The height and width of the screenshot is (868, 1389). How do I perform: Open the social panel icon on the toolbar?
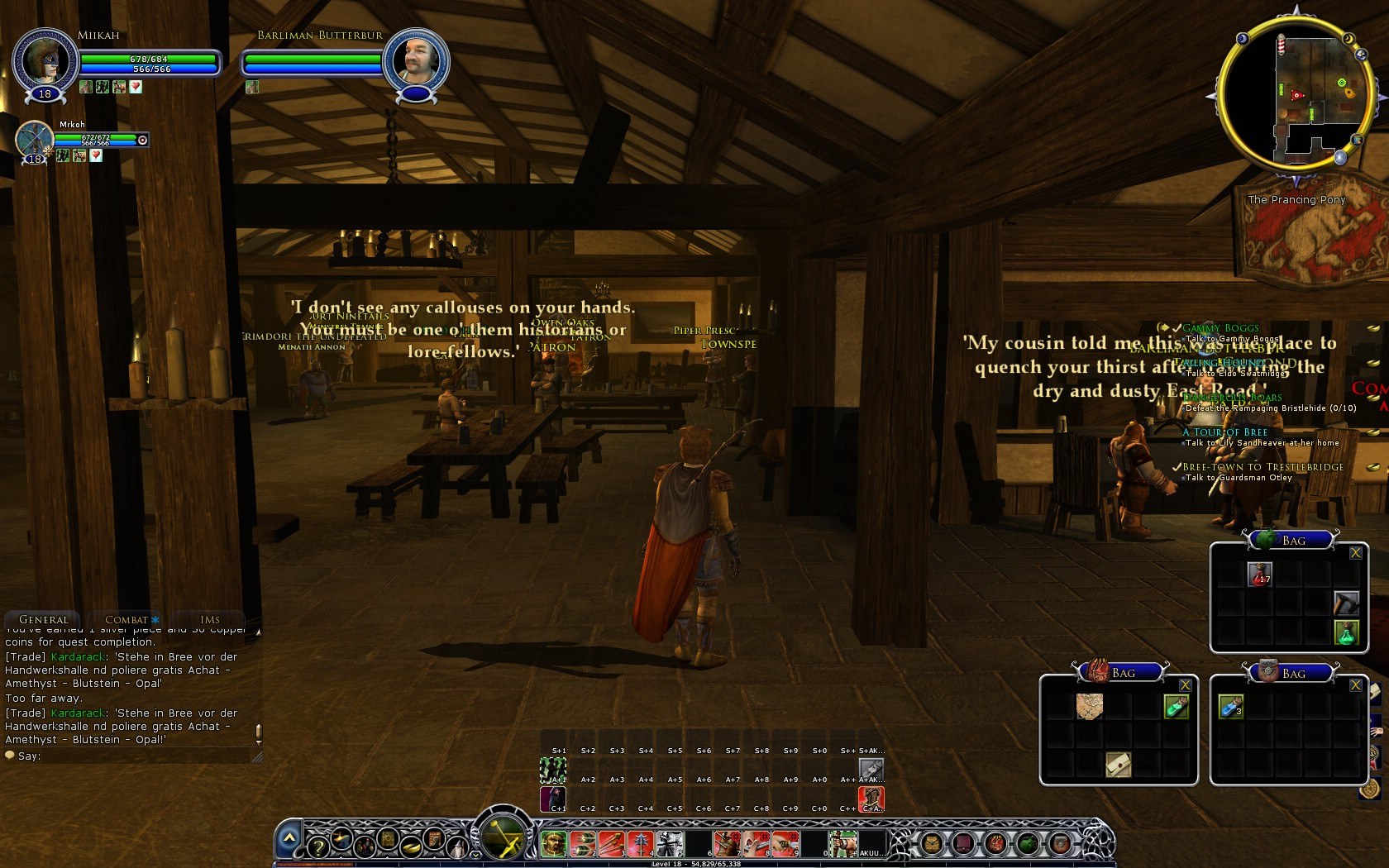(365, 847)
